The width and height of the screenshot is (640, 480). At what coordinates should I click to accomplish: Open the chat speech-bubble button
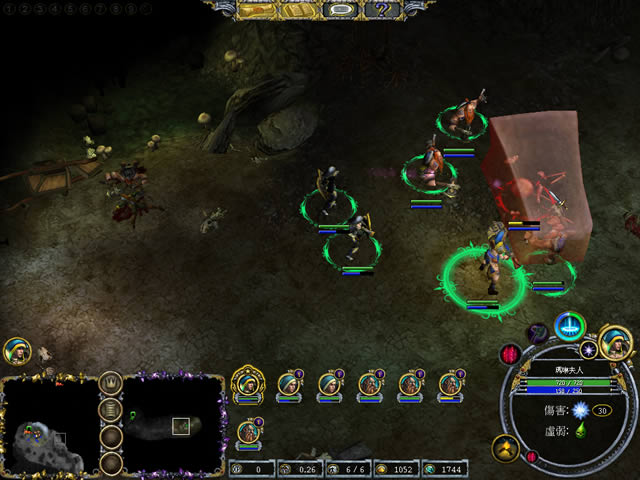pyautogui.click(x=341, y=10)
